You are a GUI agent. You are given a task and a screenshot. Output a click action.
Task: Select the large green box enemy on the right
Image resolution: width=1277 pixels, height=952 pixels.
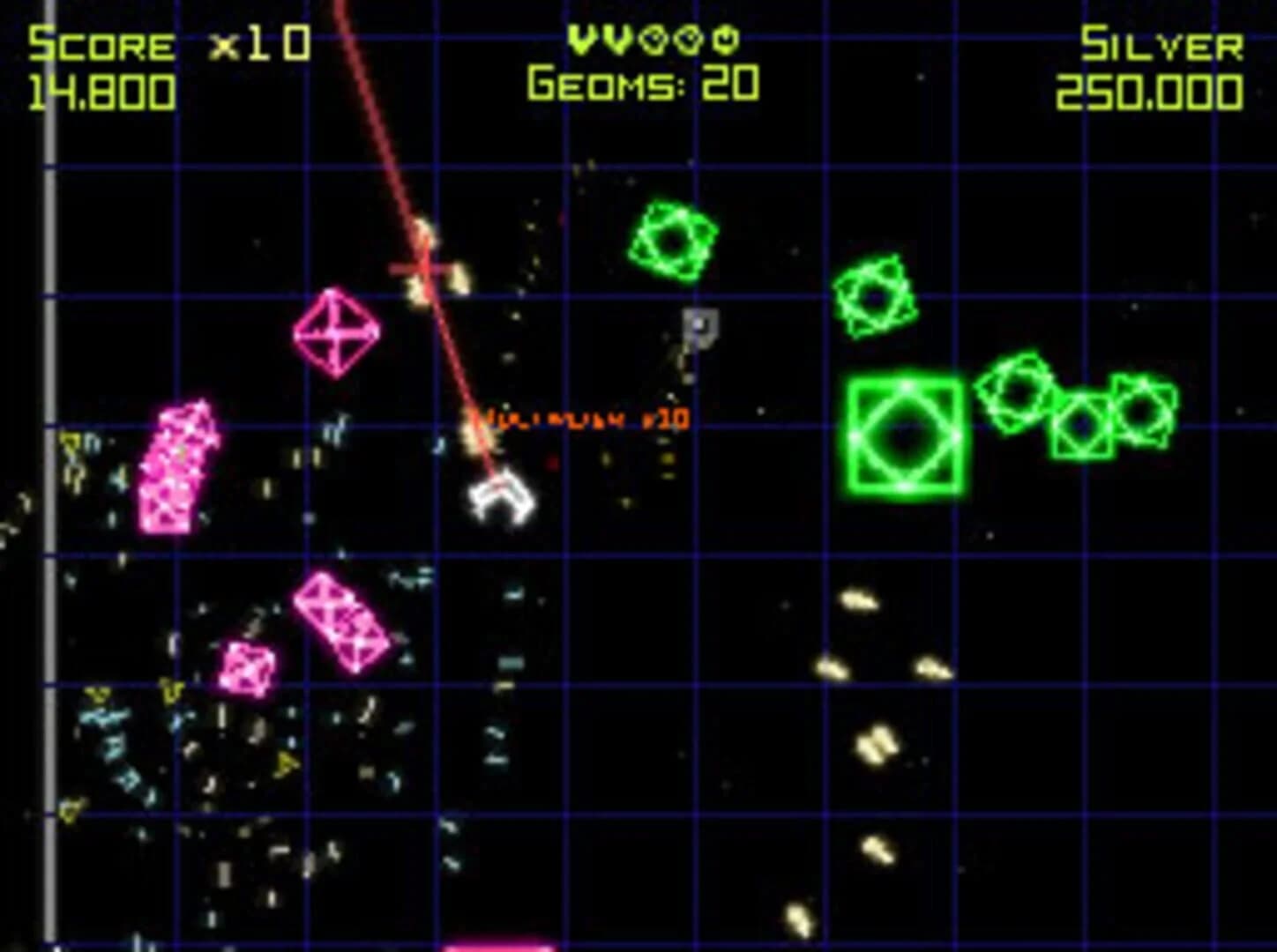pyautogui.click(x=906, y=434)
